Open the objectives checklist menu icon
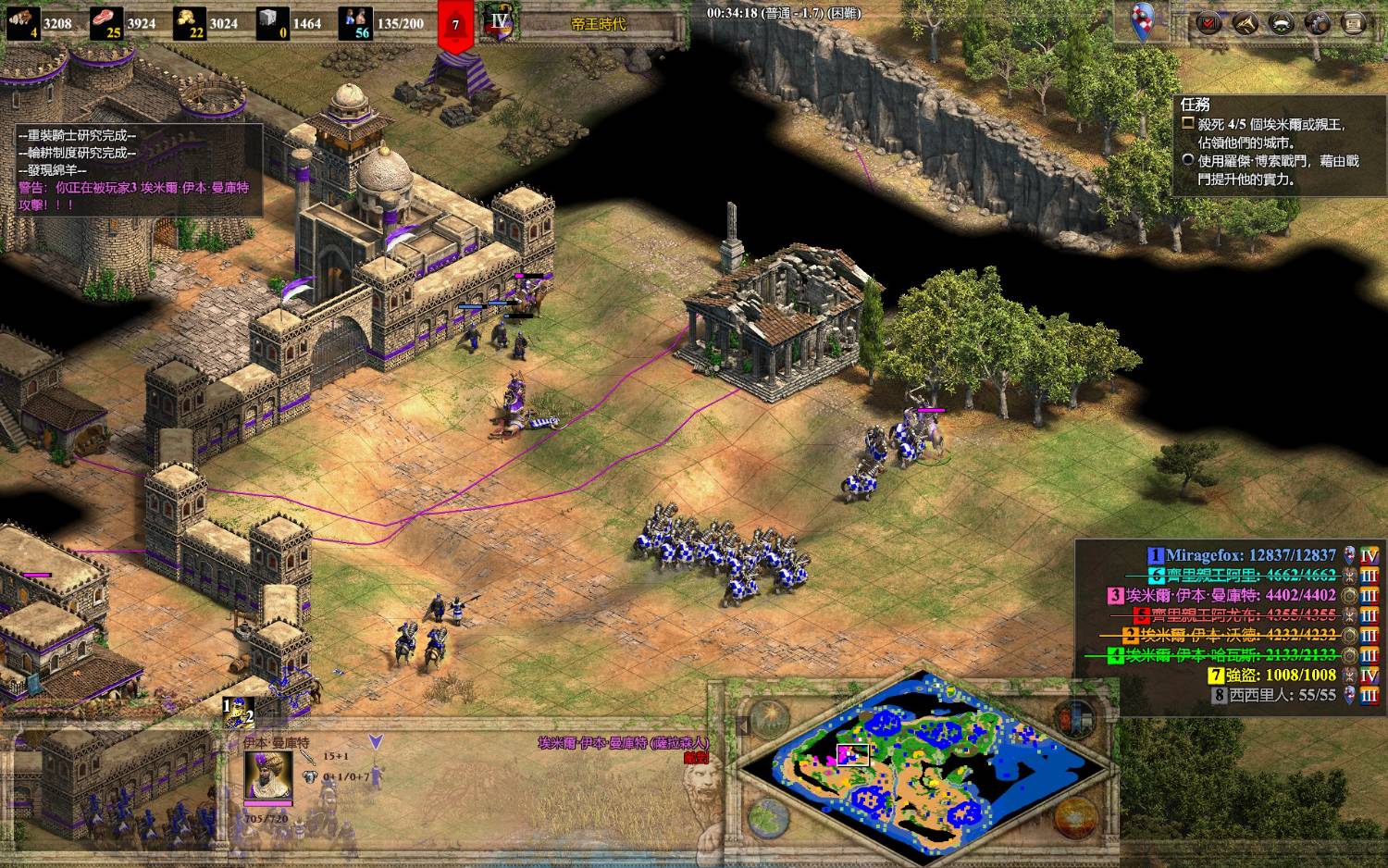The height and width of the screenshot is (868, 1388). tap(1208, 23)
